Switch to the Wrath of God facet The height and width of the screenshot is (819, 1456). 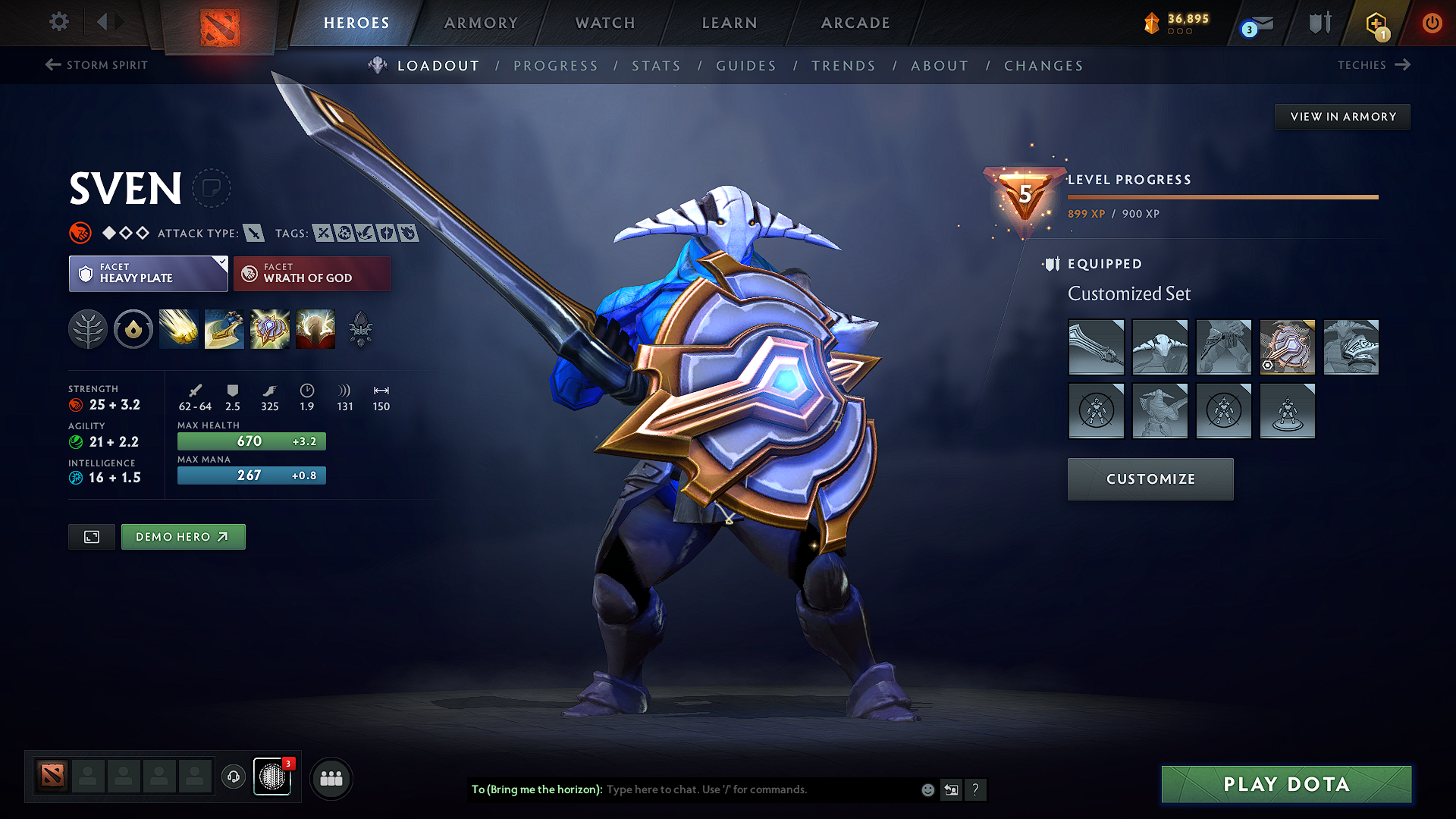click(x=312, y=273)
